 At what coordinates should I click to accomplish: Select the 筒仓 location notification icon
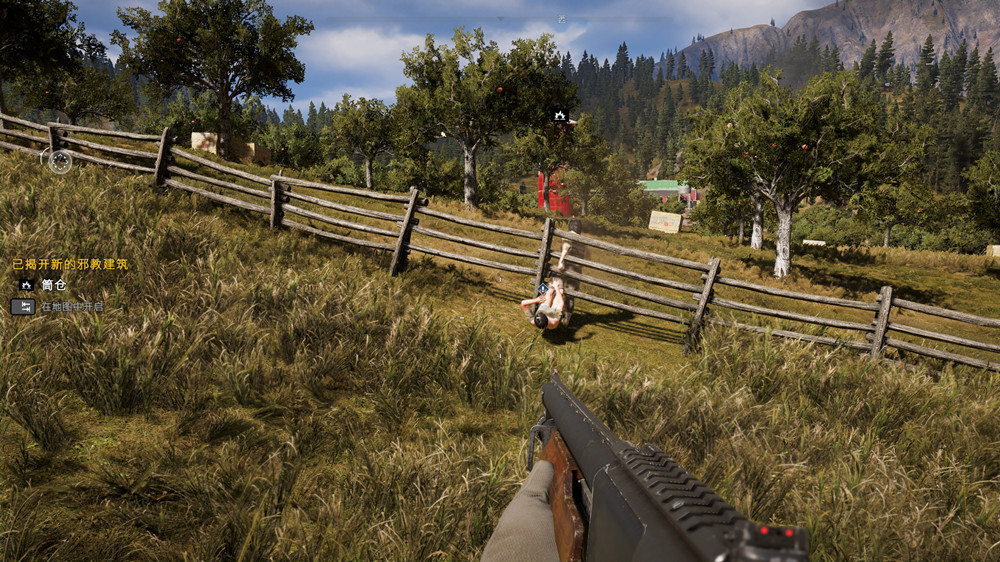point(26,285)
